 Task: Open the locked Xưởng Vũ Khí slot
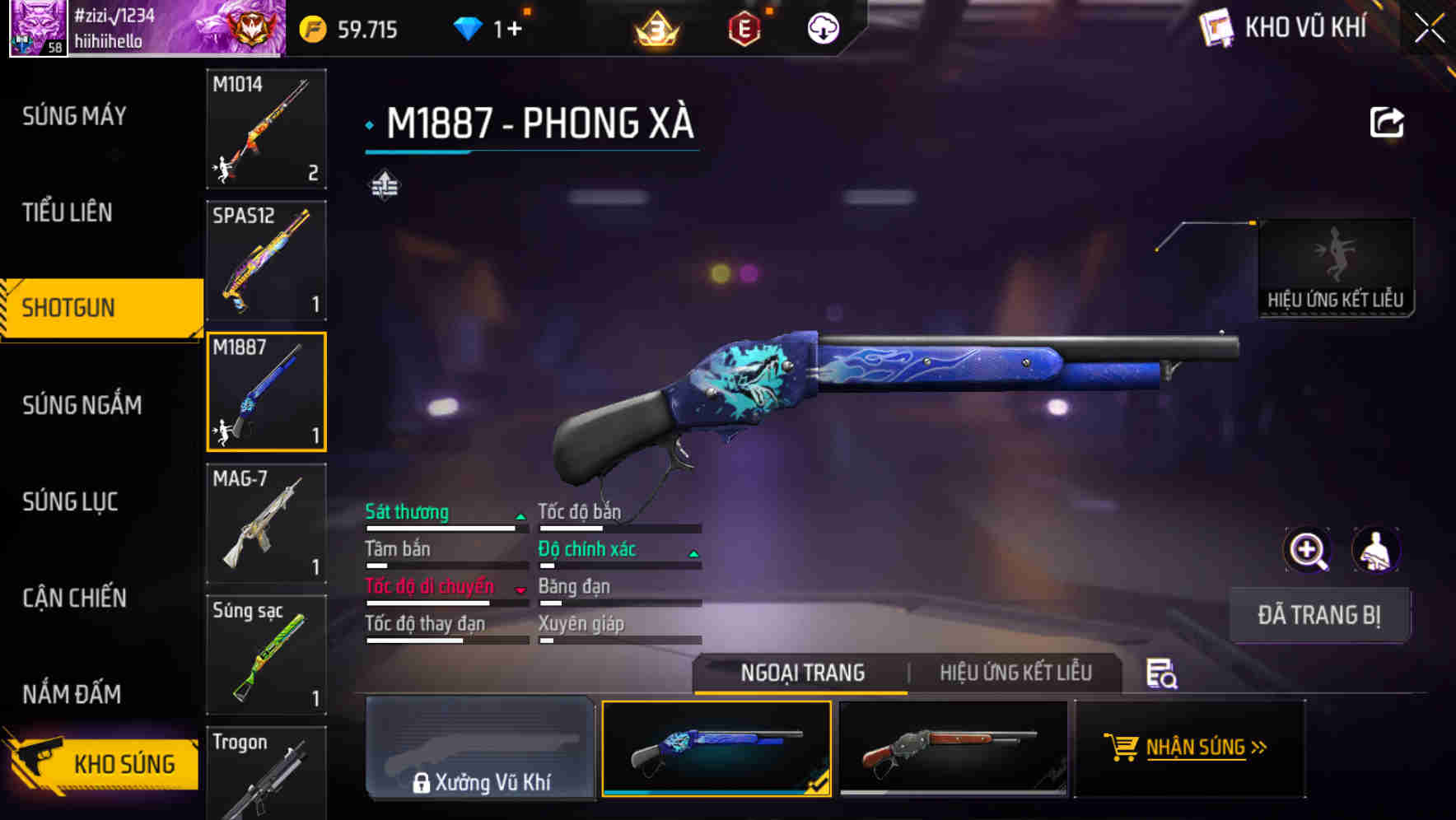pos(480,748)
